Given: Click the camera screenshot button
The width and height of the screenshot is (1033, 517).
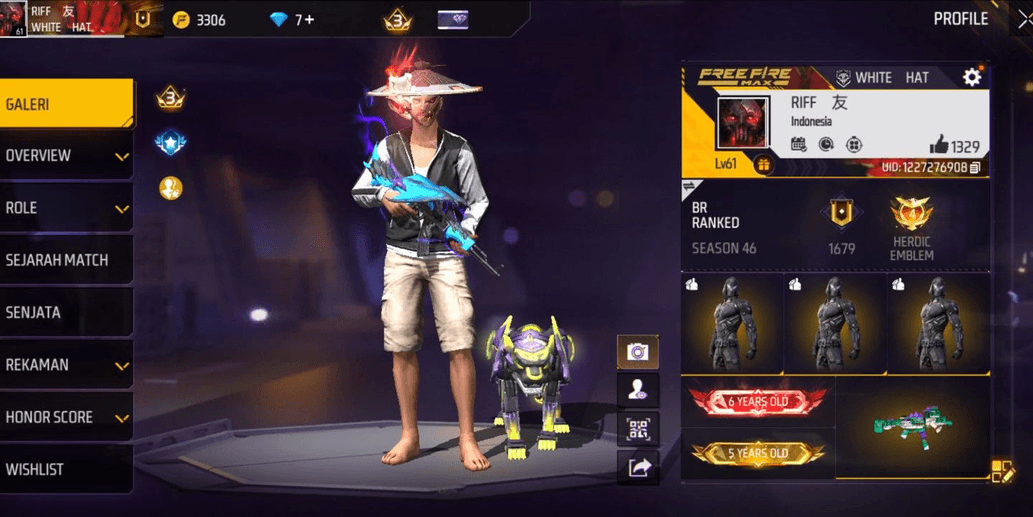Looking at the screenshot, I should (637, 352).
